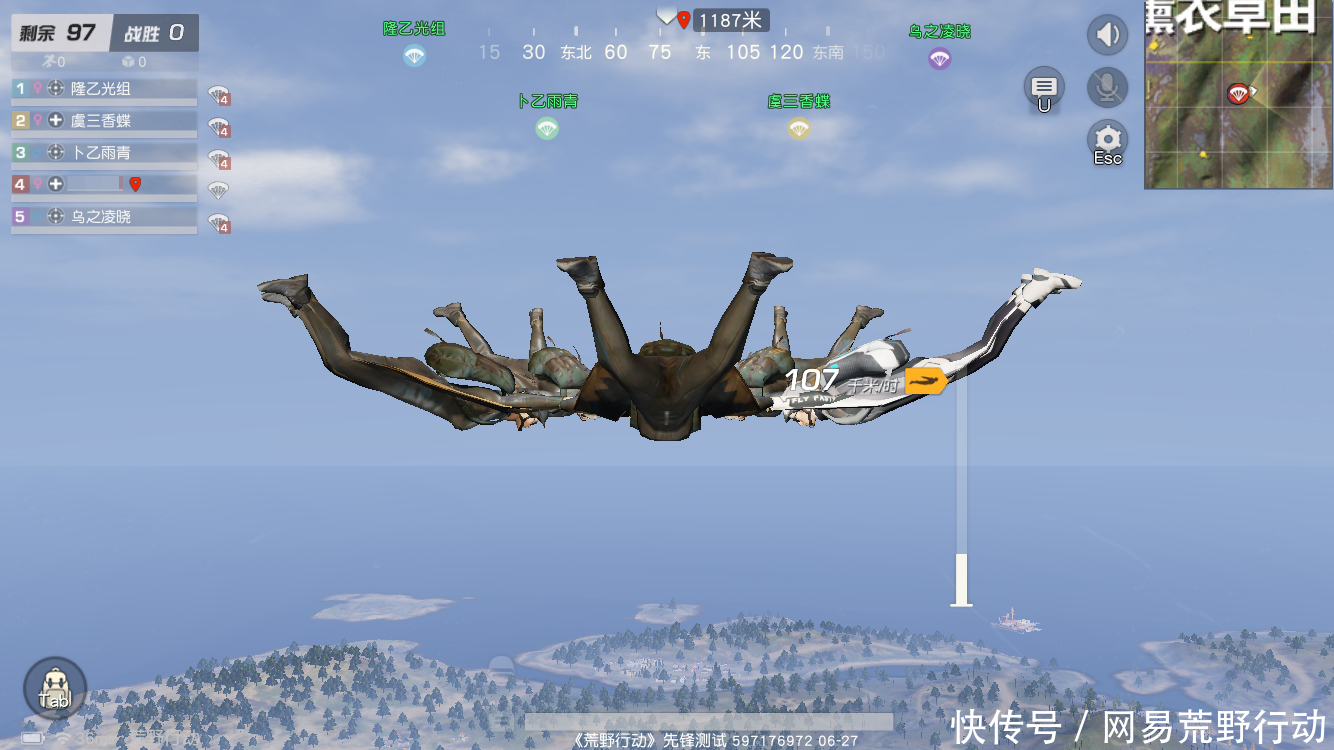Toggle the speaker sound button
Screen dimensions: 1334x750
pos(1107,36)
